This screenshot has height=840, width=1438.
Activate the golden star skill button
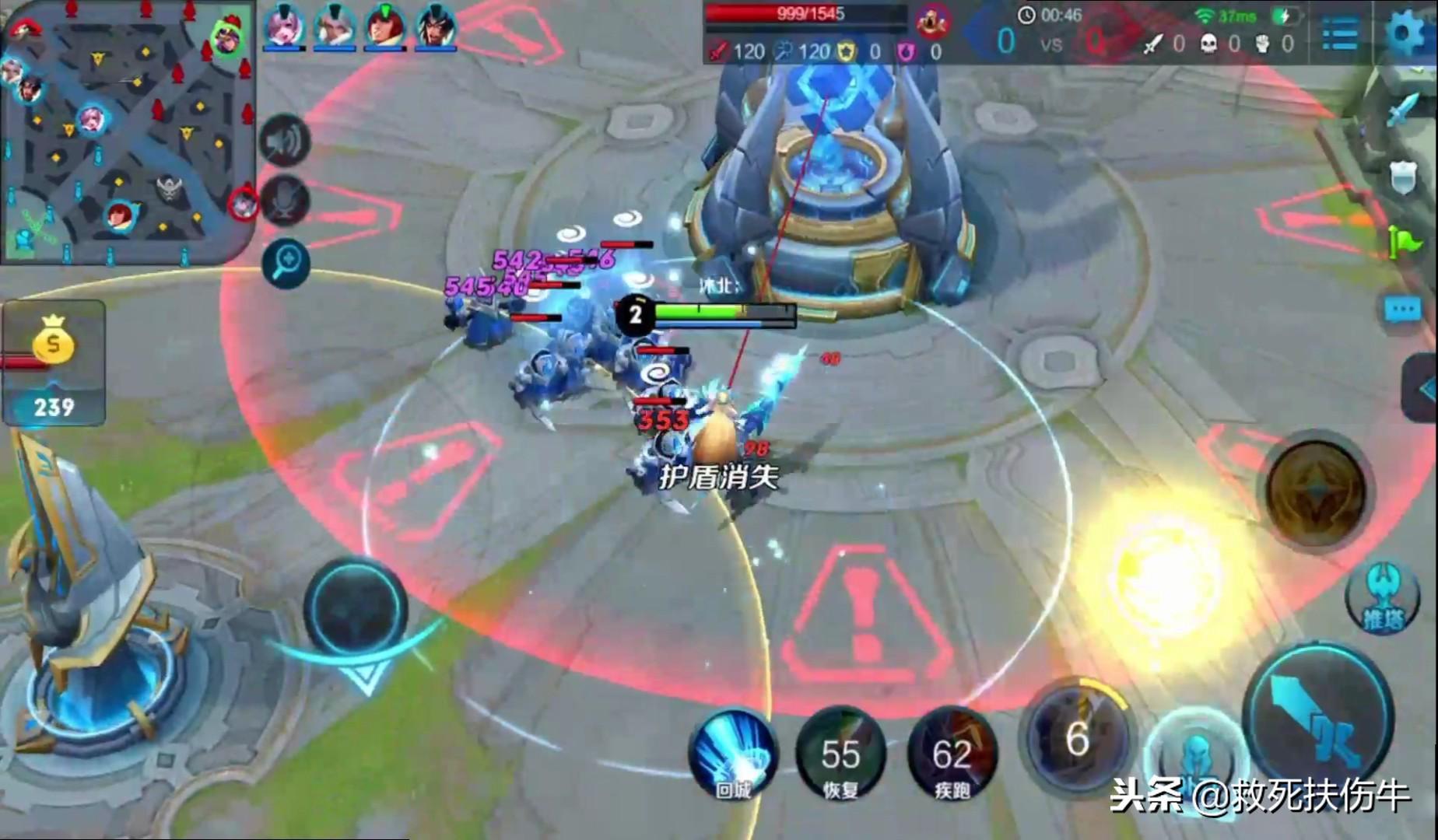click(1316, 492)
